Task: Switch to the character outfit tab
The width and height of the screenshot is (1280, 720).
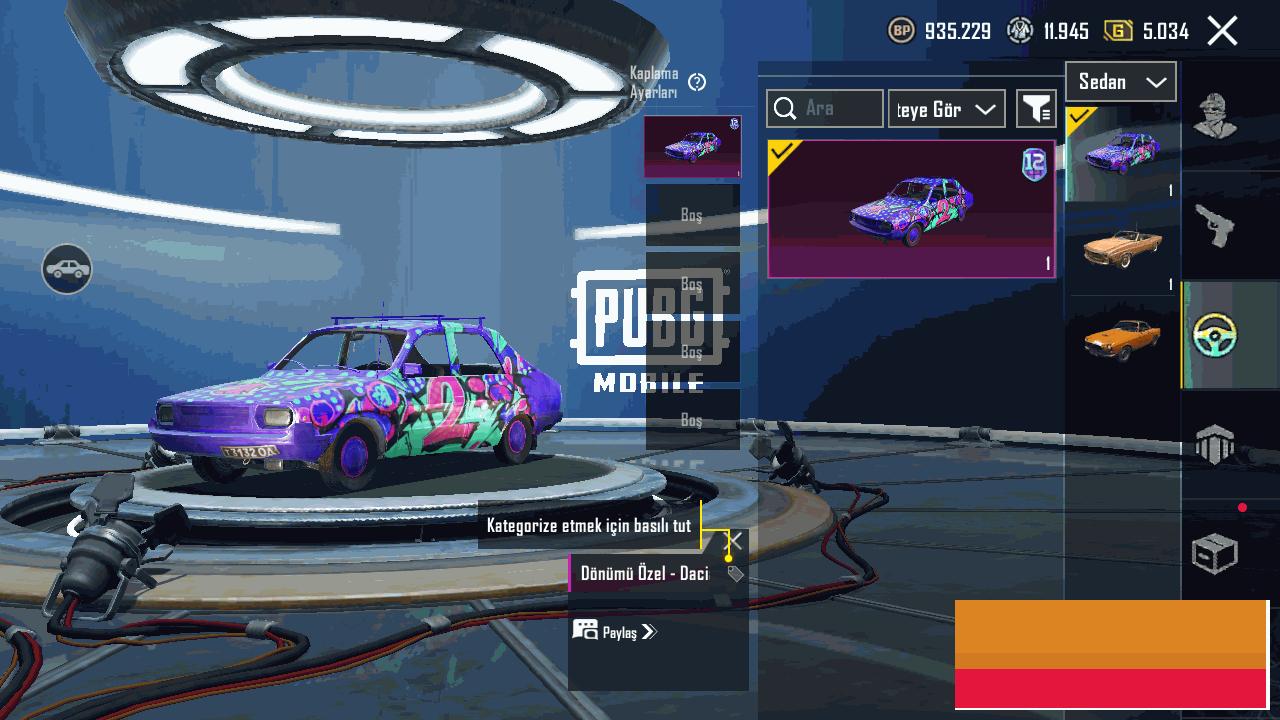Action: tap(1215, 116)
